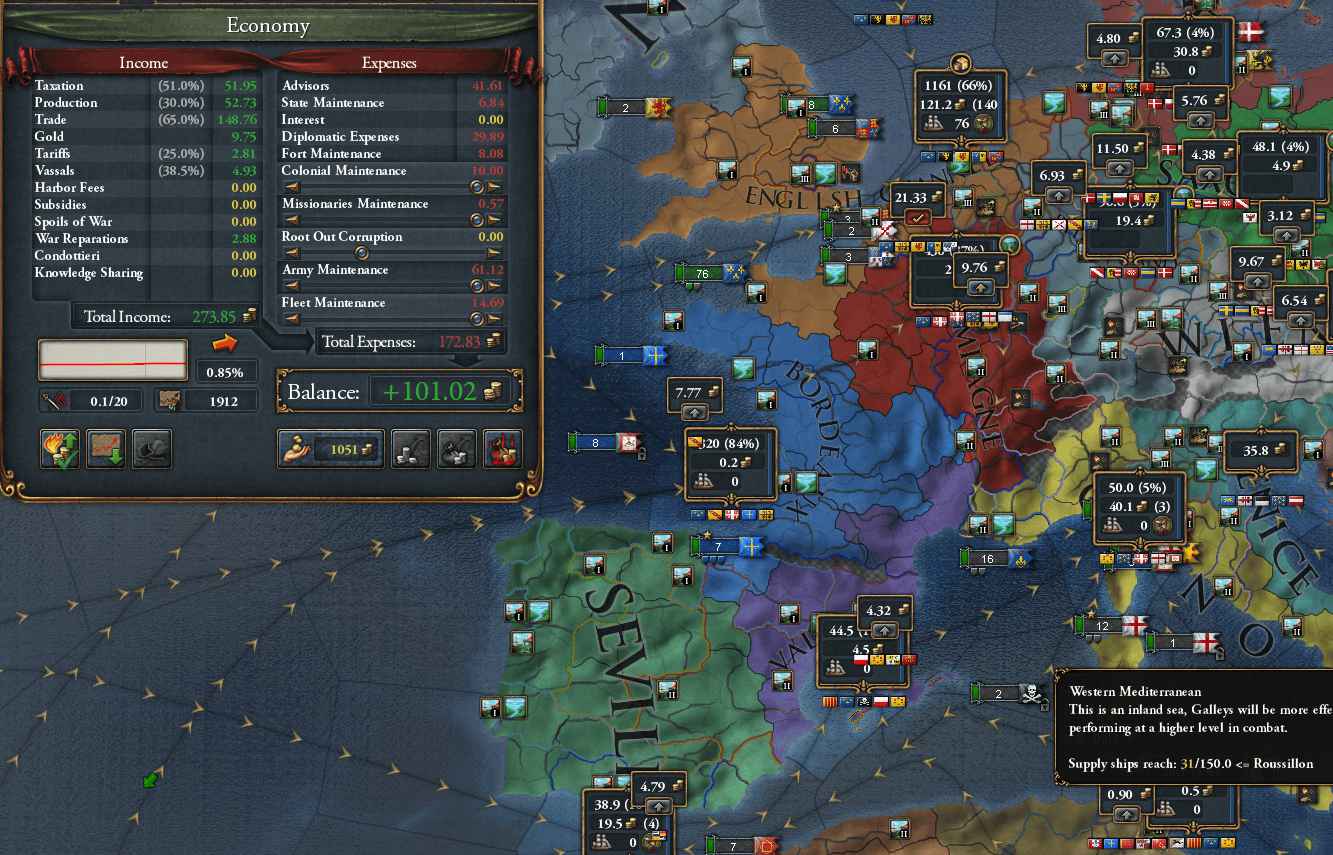Decrease Army Maintenance with the left arrow
The width and height of the screenshot is (1333, 855).
(291, 286)
